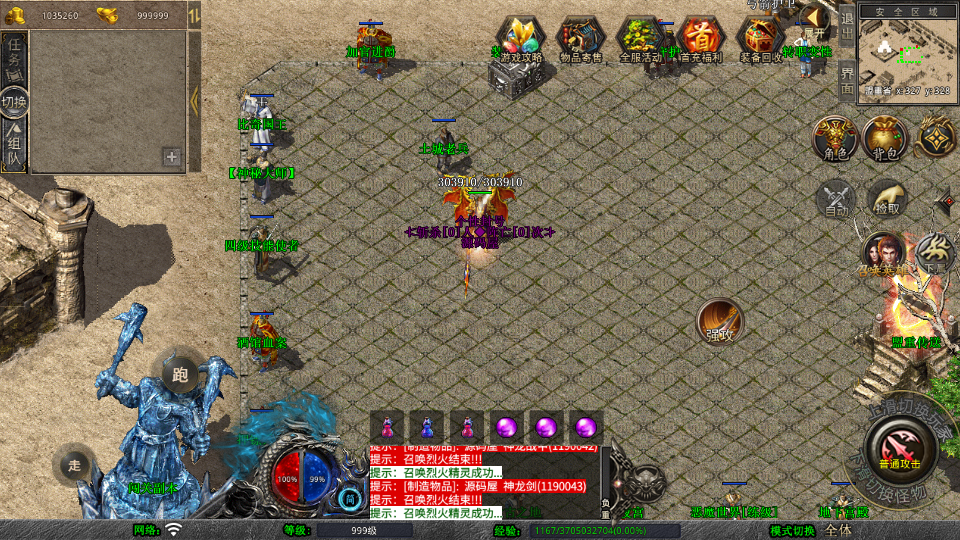Viewport: 960px width, 540px height.
Task: Open the 背包 bag inventory
Action: tap(885, 138)
